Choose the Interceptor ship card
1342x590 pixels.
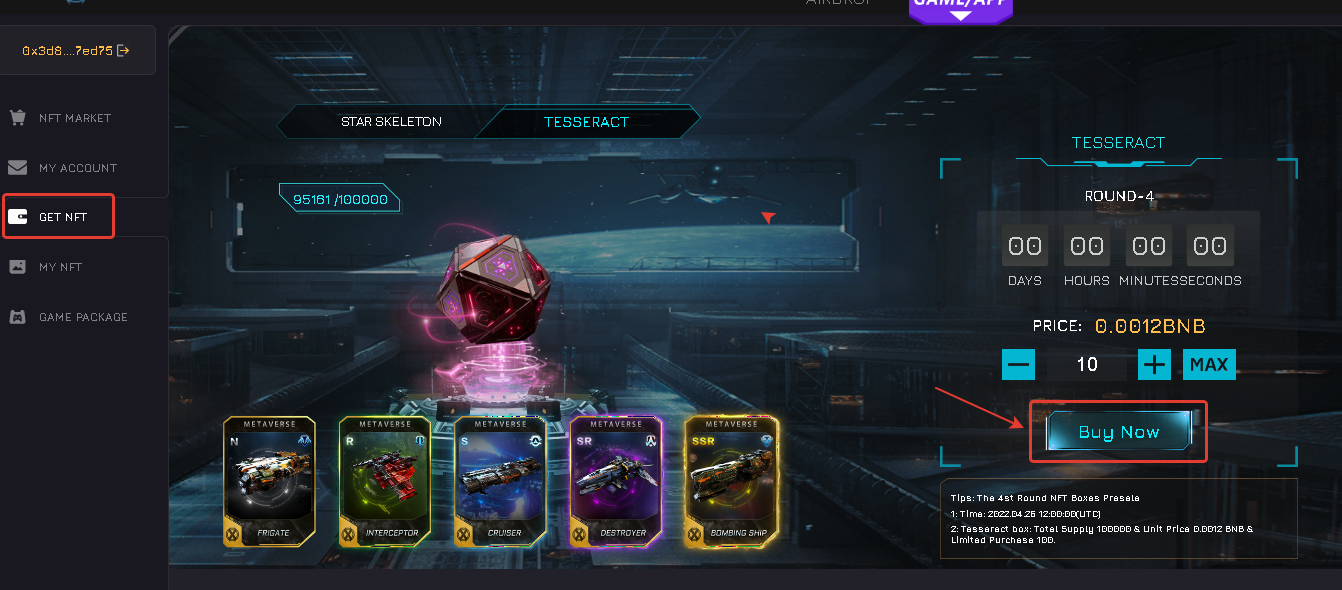385,481
